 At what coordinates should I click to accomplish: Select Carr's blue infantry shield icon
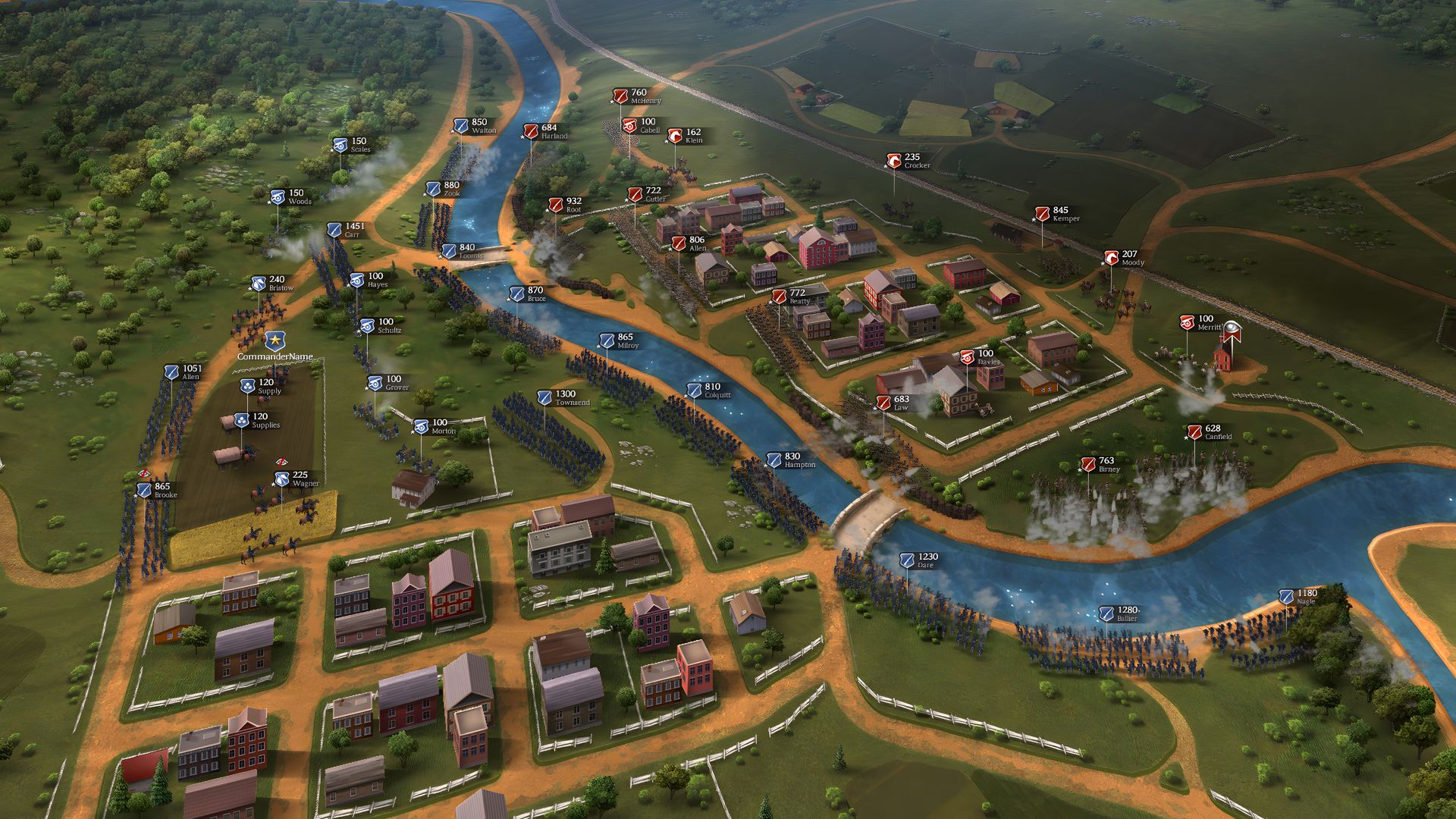[x=334, y=228]
